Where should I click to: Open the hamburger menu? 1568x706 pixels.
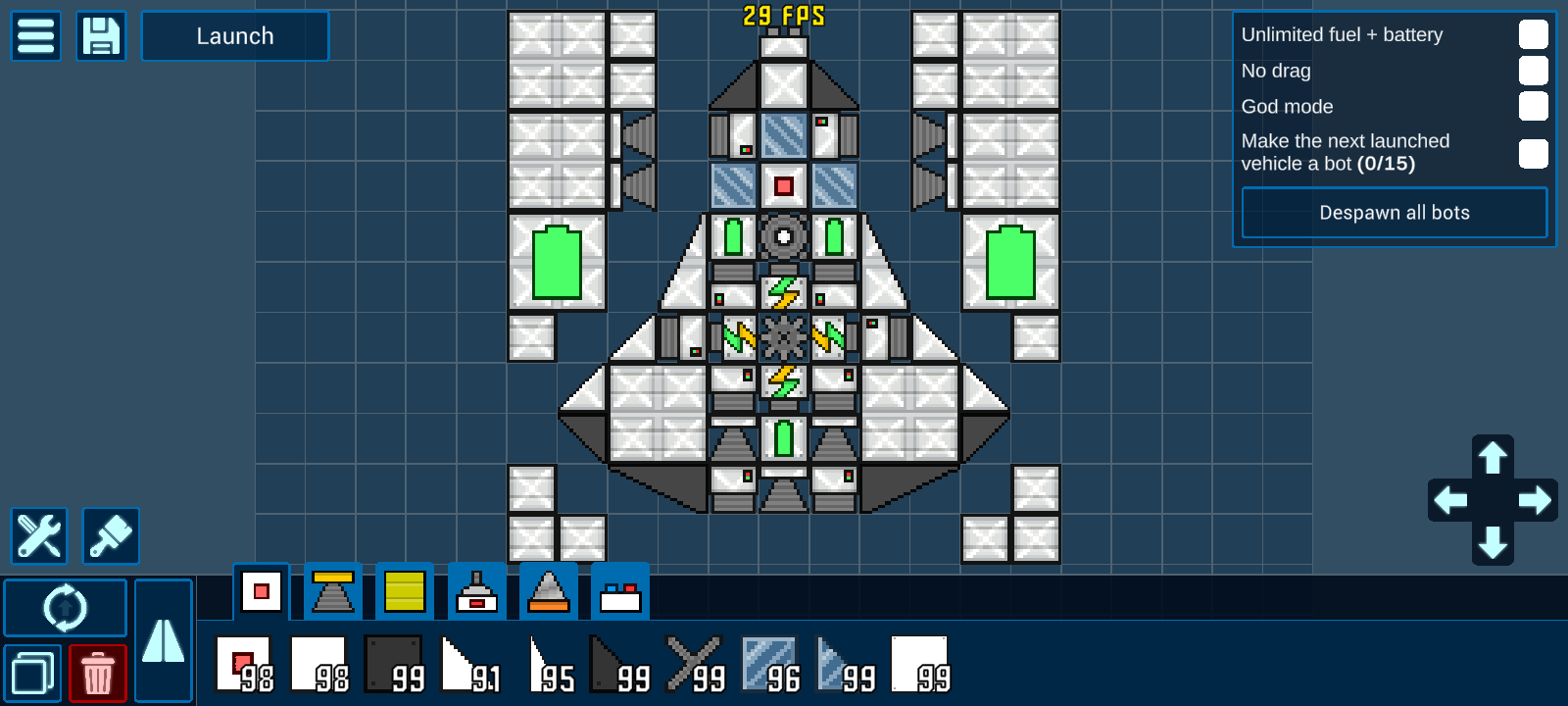[36, 36]
